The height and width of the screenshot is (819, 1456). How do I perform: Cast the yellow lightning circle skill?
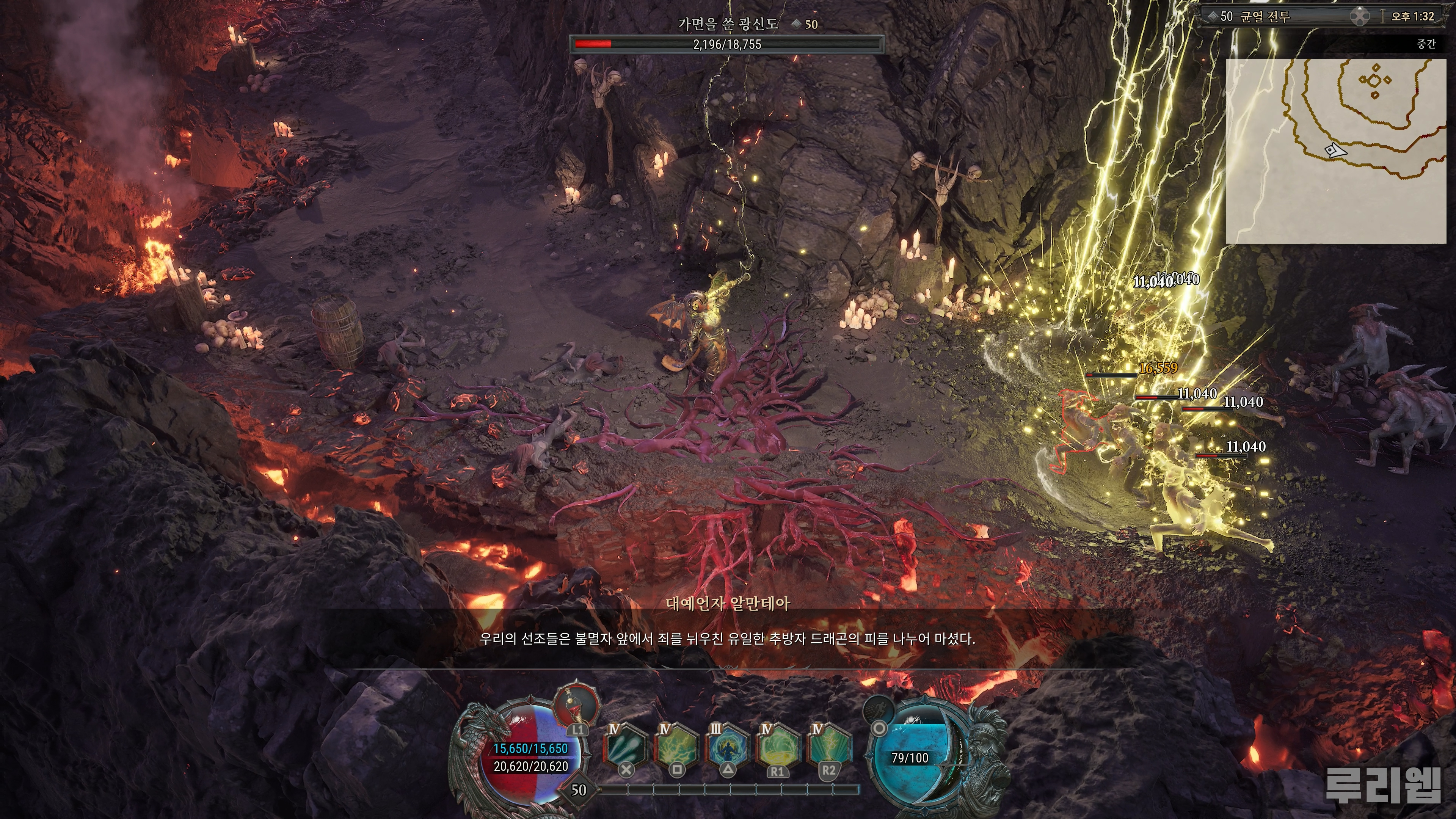point(778,746)
